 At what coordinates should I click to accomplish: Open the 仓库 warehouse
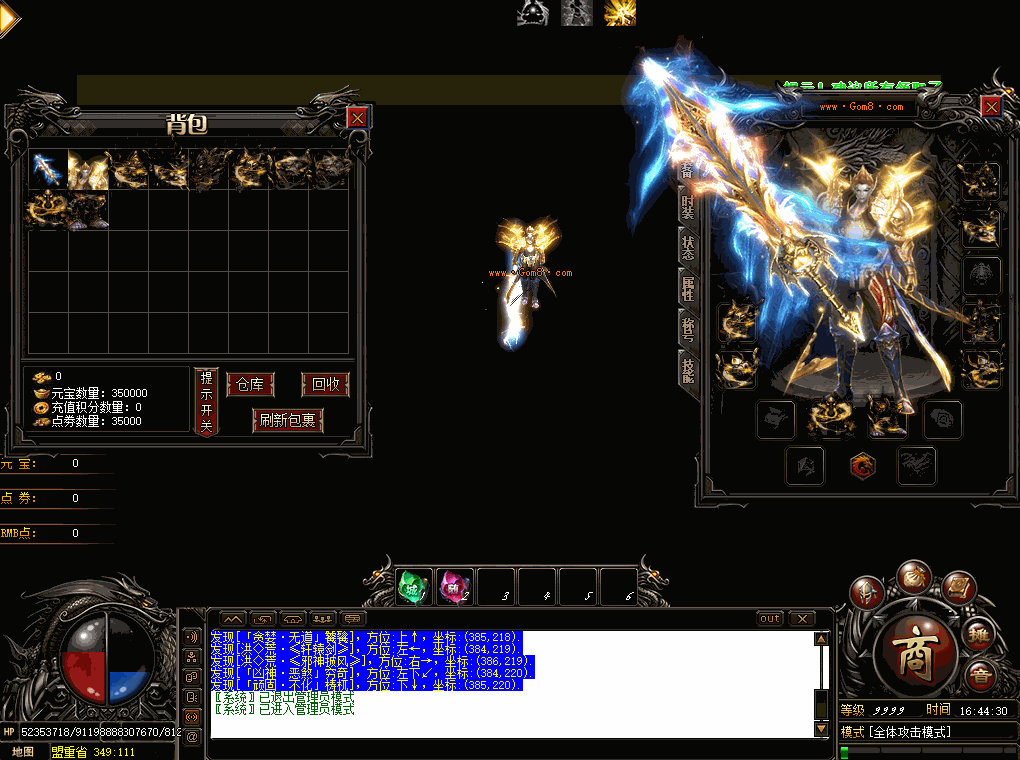250,385
